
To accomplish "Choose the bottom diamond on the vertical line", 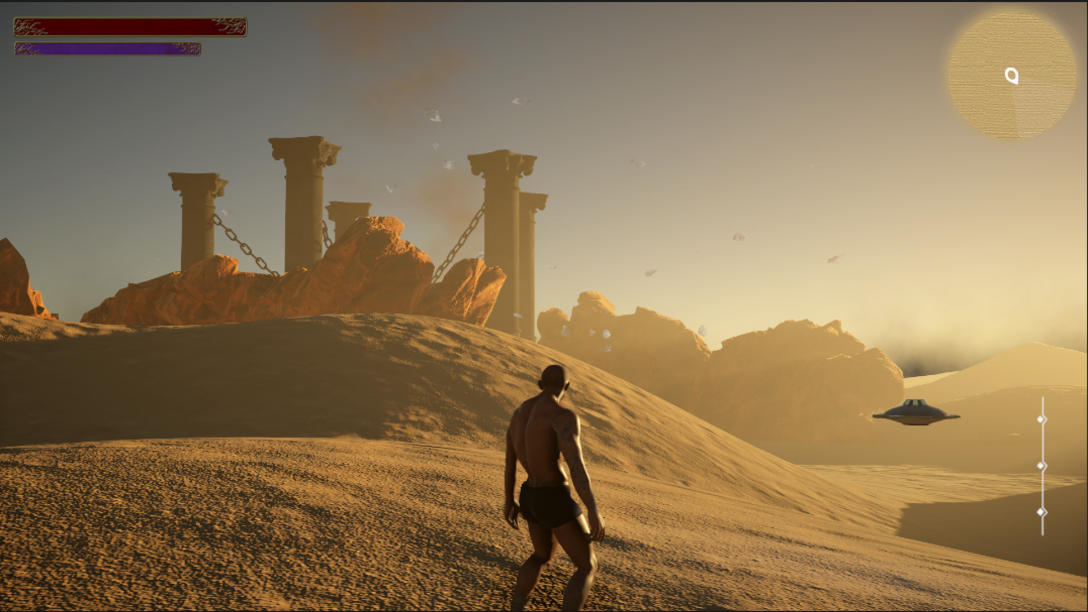I will pos(1041,512).
